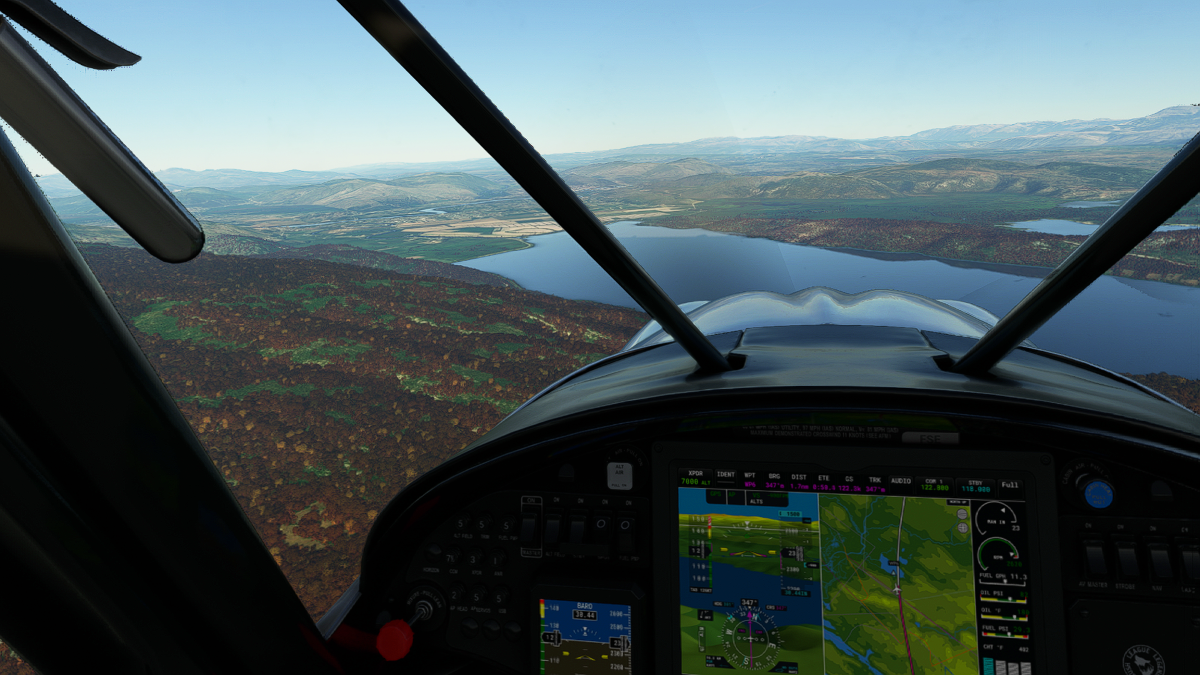The image size is (1200, 675).
Task: Toggle the AV MASTER switch
Action: [x=1096, y=561]
